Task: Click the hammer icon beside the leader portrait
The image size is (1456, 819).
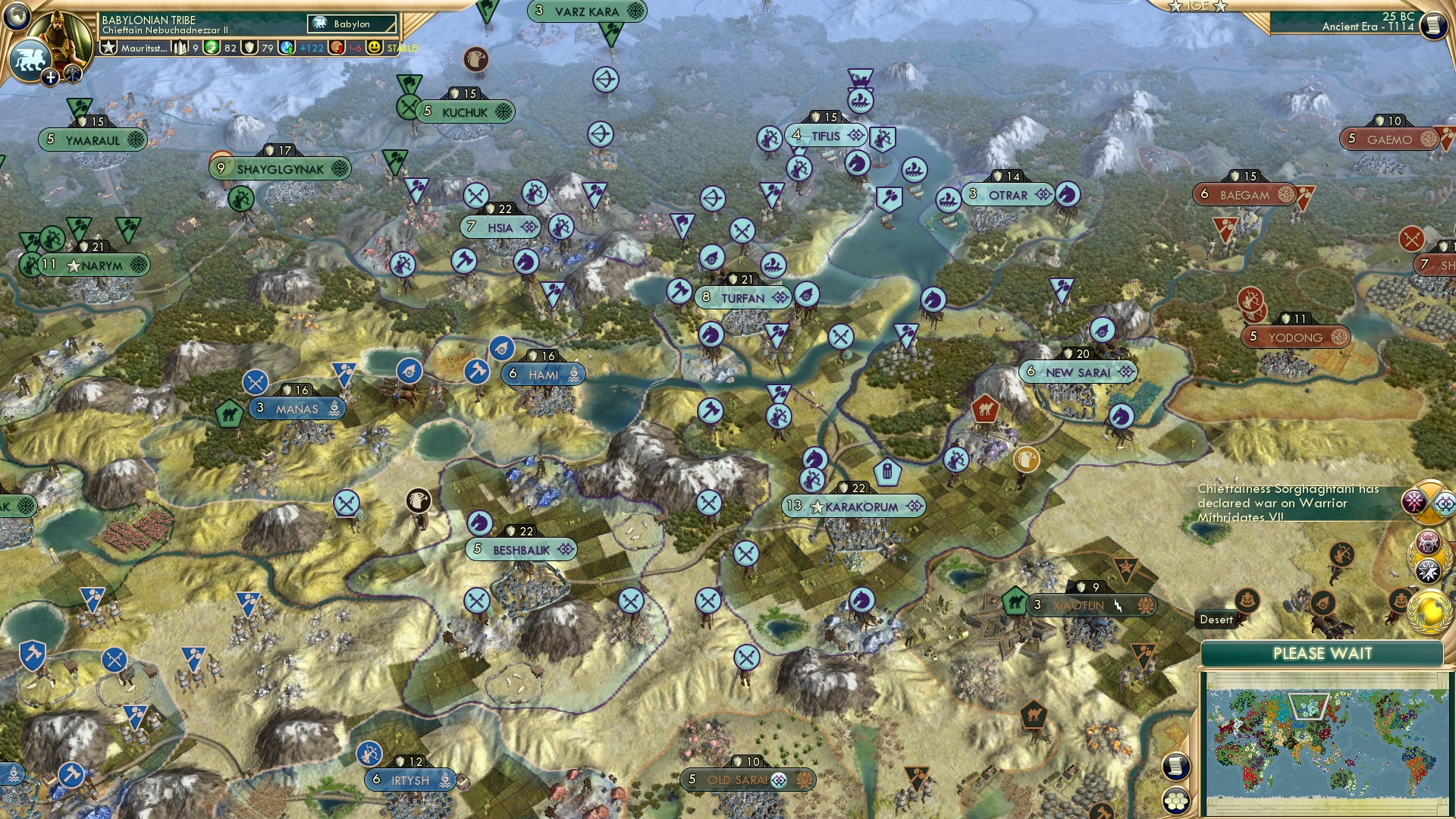Action: point(72,75)
